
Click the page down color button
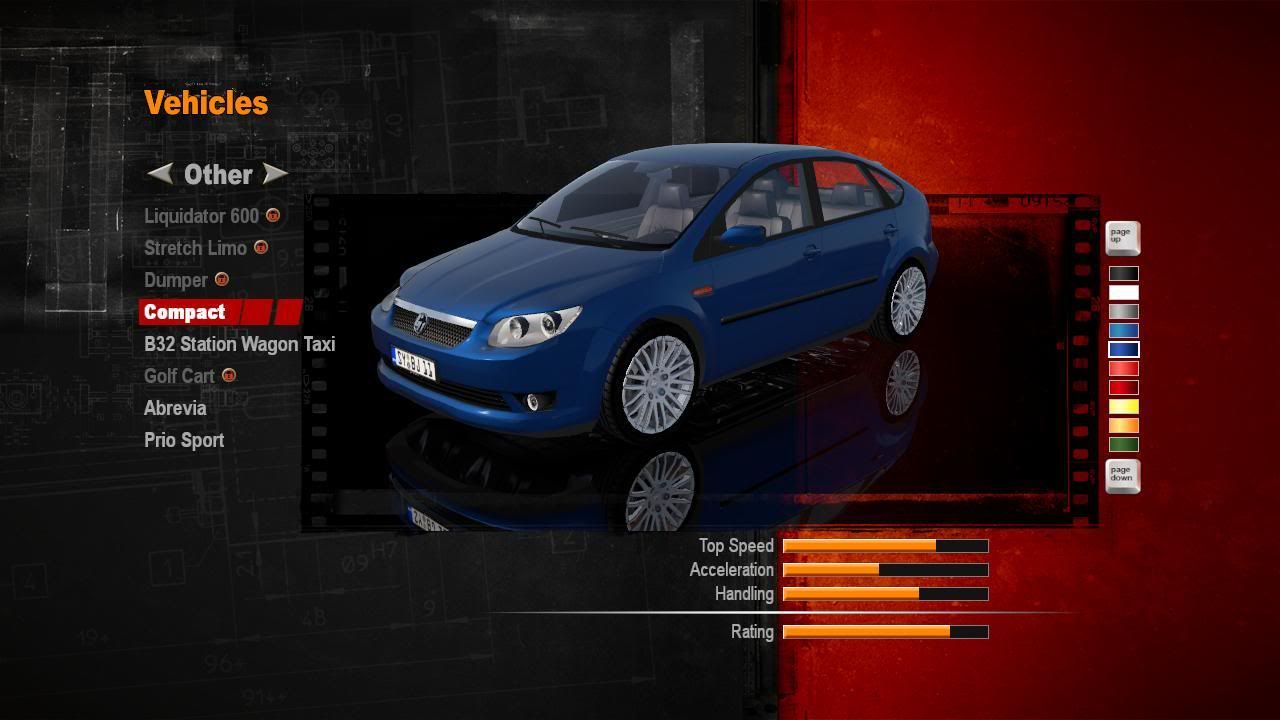(x=1122, y=476)
